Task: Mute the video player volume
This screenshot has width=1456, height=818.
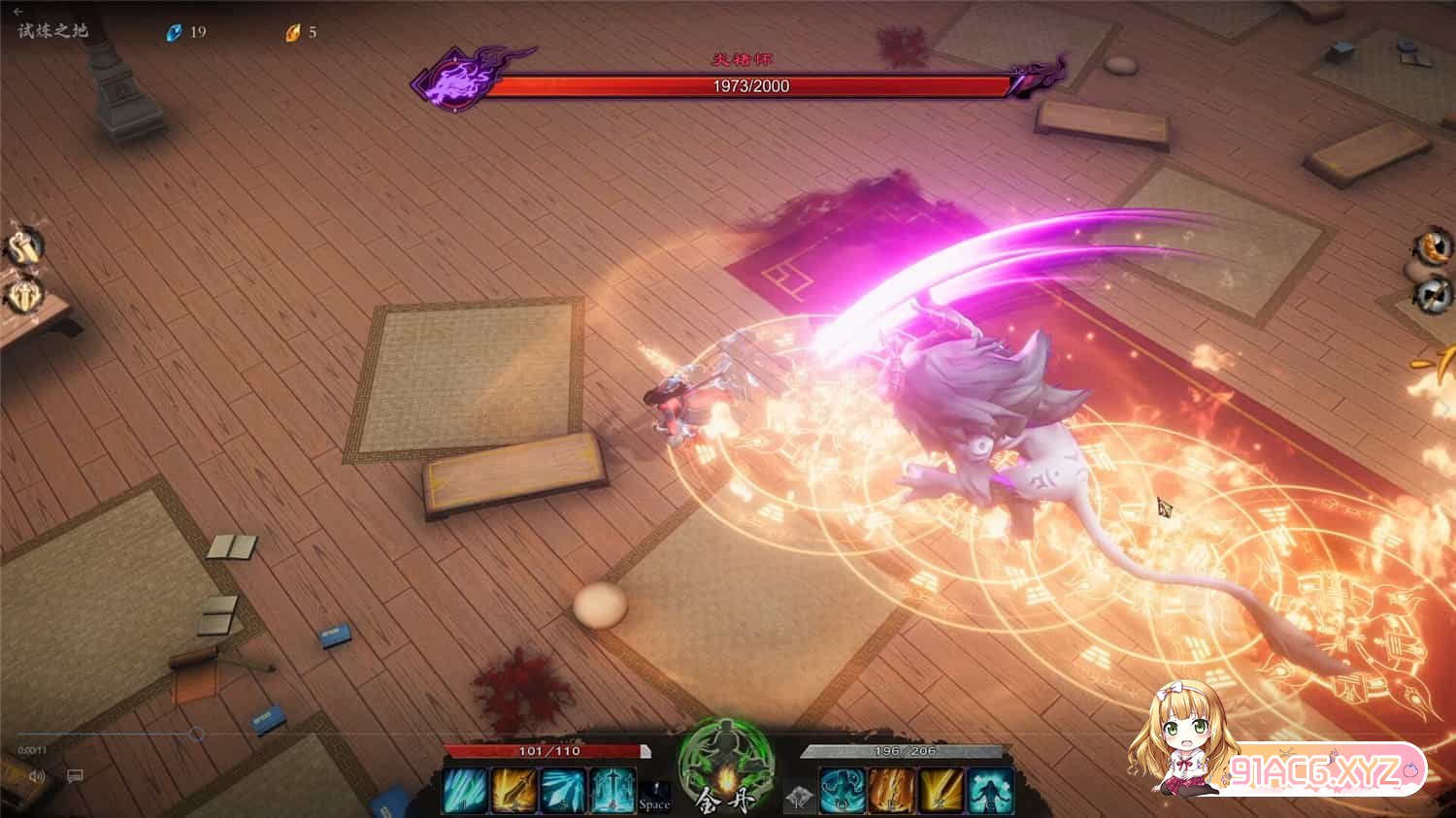Action: coord(38,776)
